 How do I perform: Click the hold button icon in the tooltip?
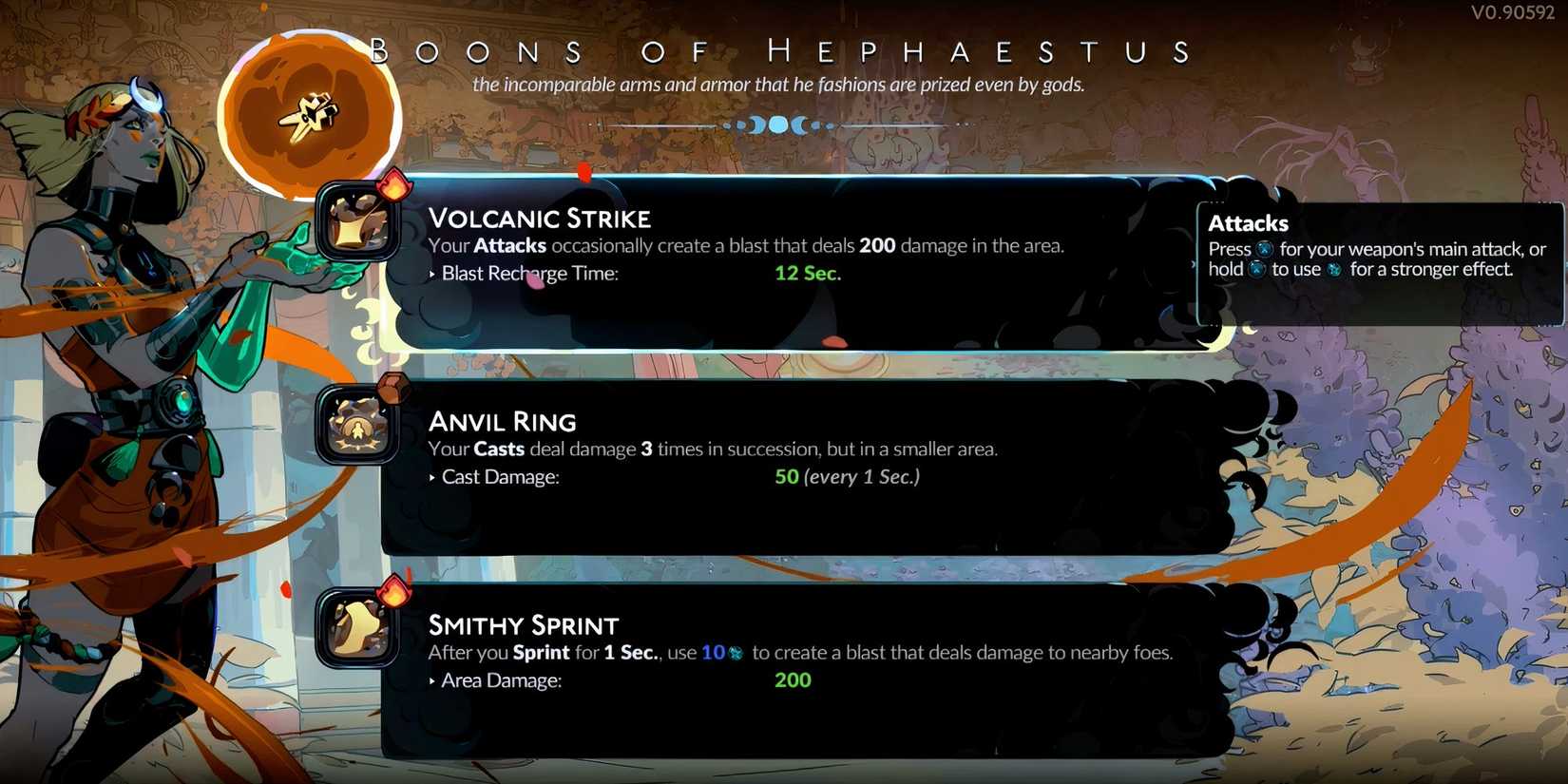tap(1259, 269)
